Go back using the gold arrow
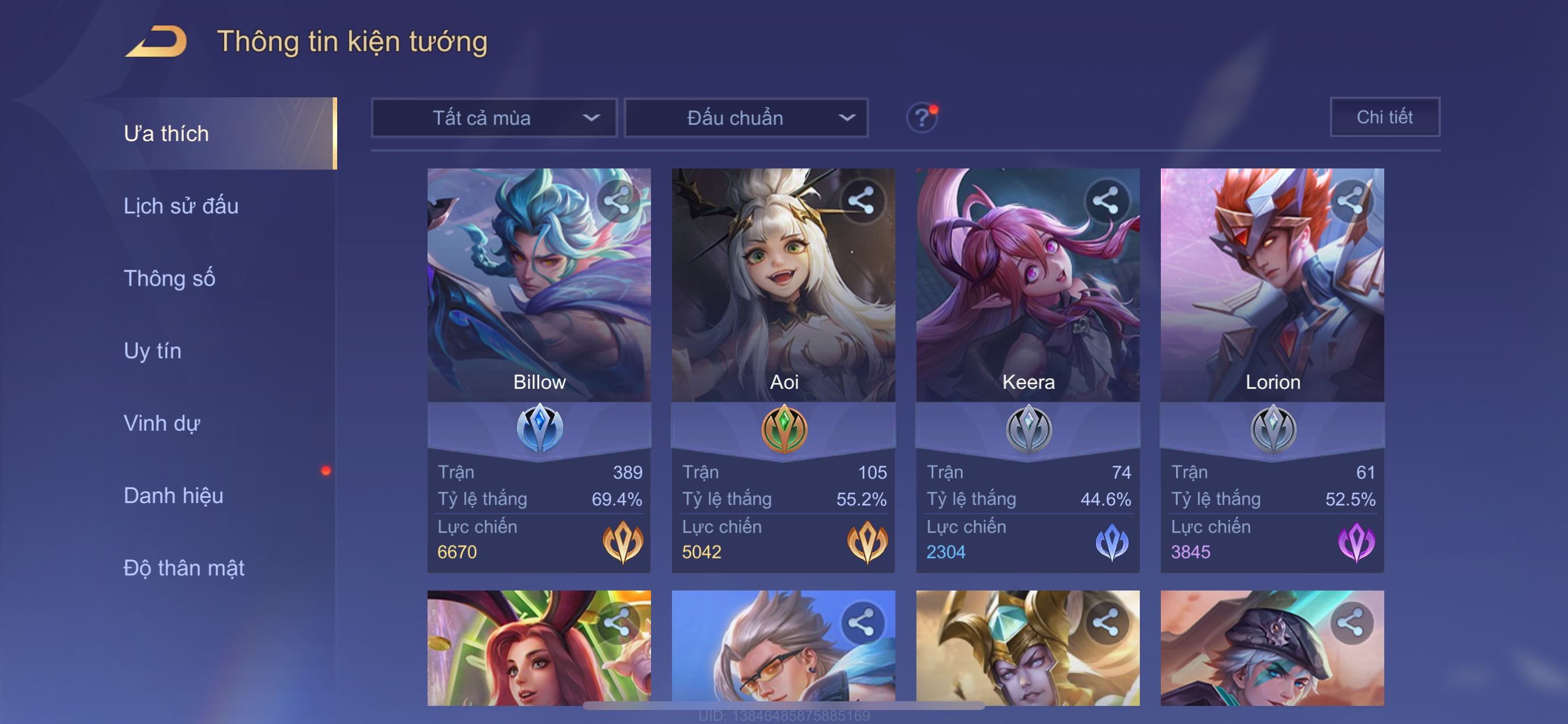Image resolution: width=1568 pixels, height=724 pixels. [157, 41]
